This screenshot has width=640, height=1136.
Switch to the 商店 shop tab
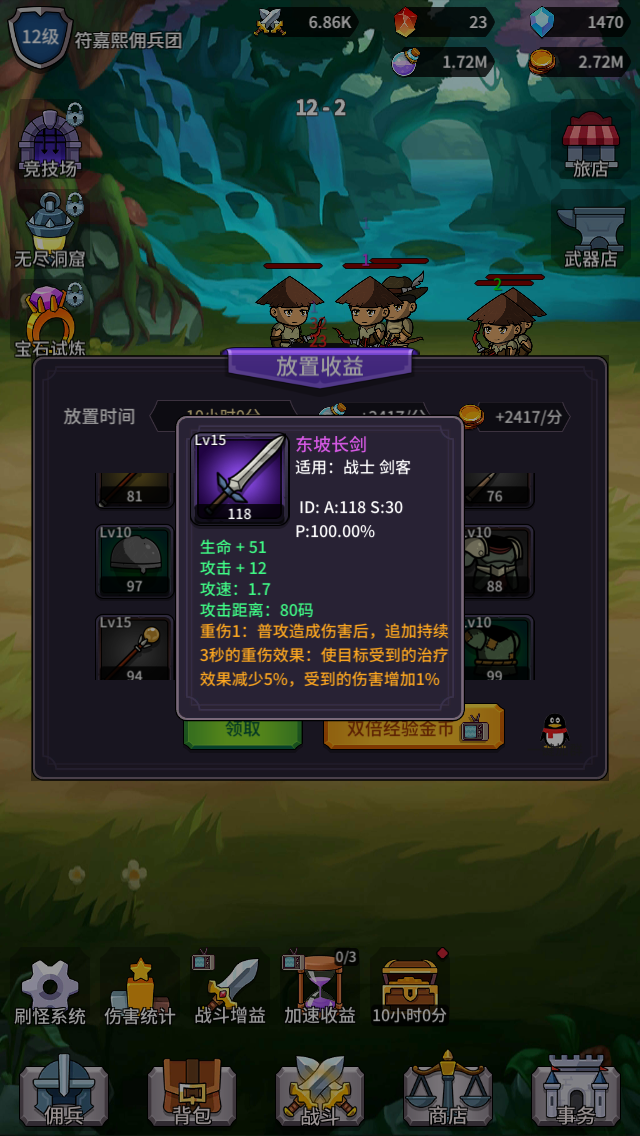click(x=448, y=1090)
